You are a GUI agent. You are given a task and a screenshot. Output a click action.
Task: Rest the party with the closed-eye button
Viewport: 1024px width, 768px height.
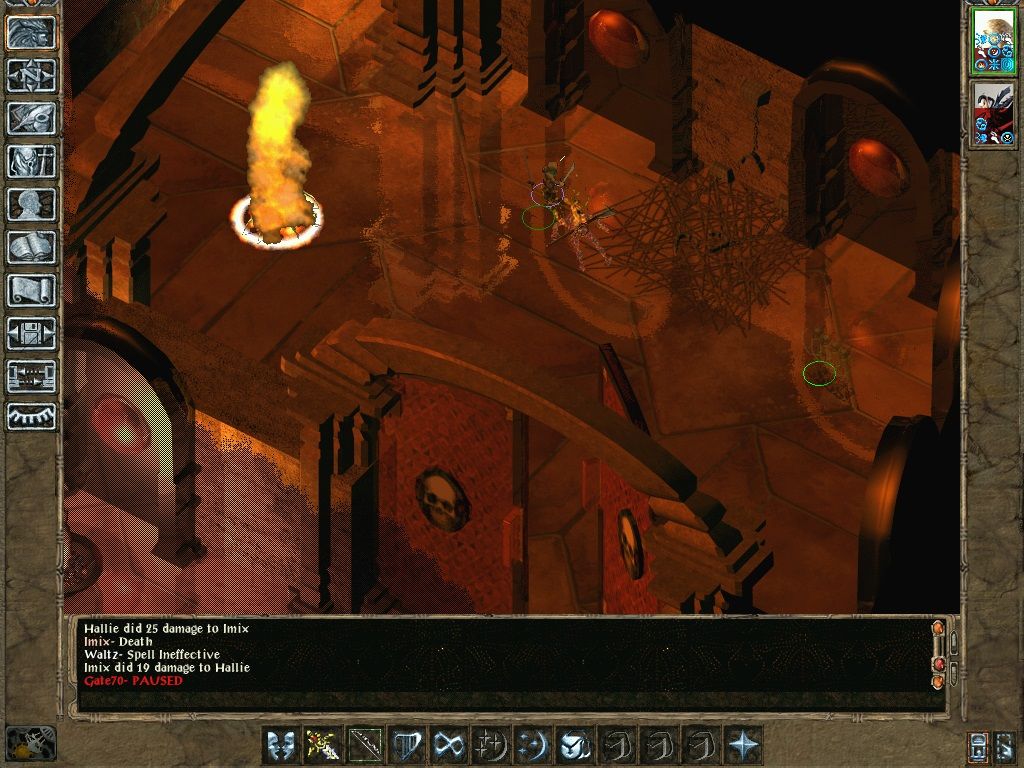pyautogui.click(x=31, y=416)
